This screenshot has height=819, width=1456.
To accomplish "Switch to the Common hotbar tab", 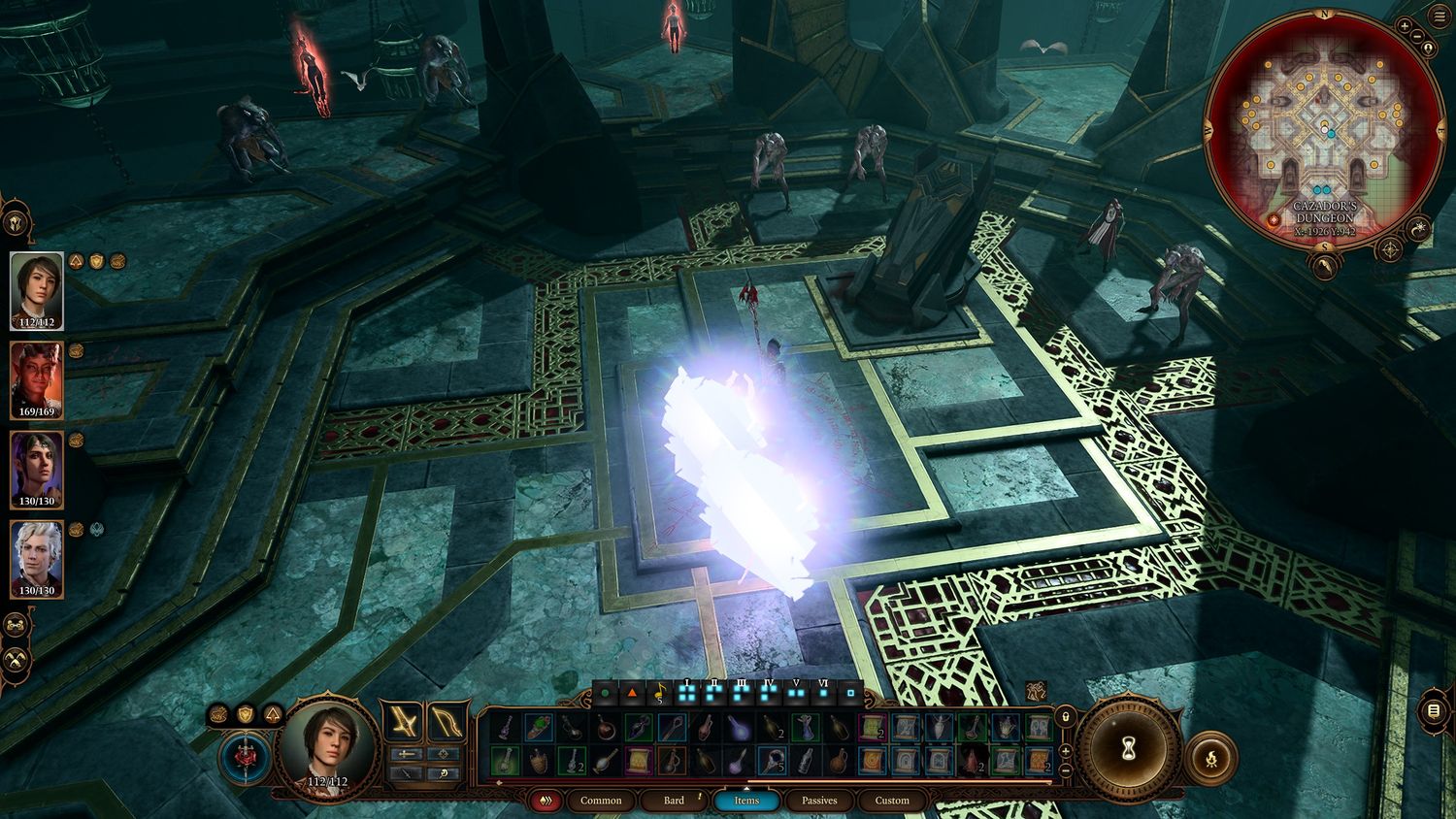I will point(601,801).
